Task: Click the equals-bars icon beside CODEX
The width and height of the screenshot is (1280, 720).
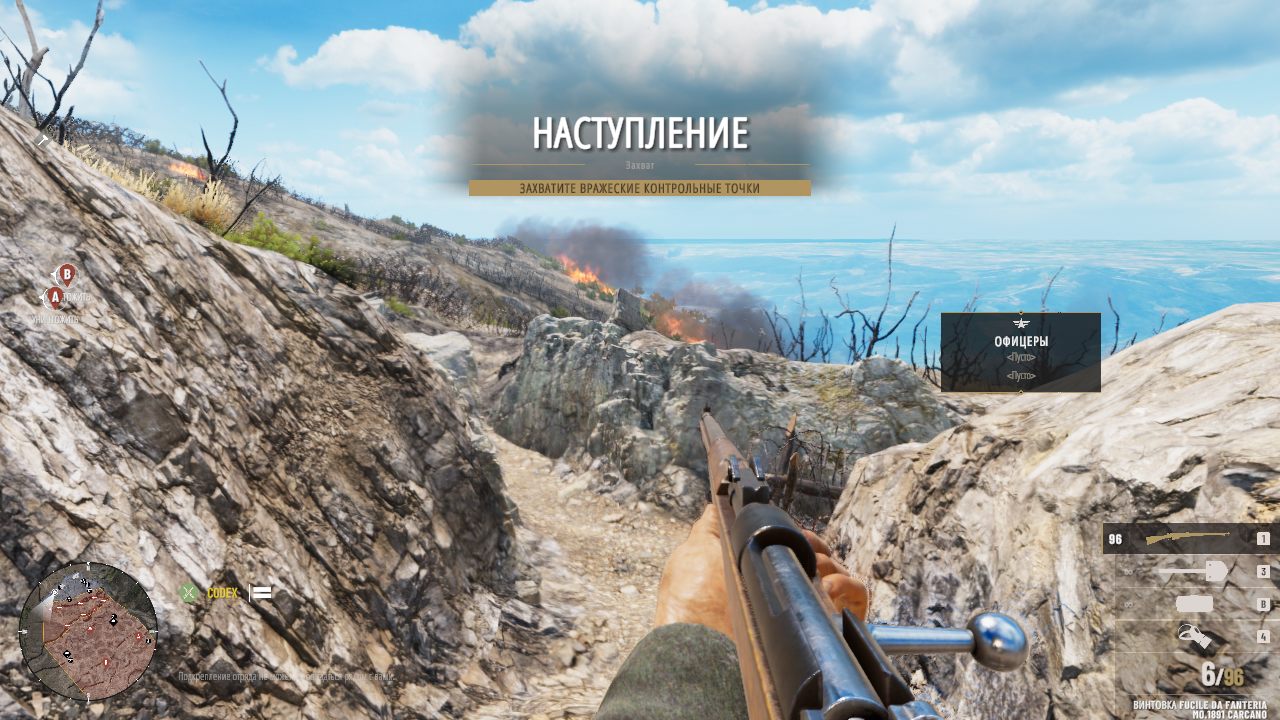Action: (x=259, y=593)
